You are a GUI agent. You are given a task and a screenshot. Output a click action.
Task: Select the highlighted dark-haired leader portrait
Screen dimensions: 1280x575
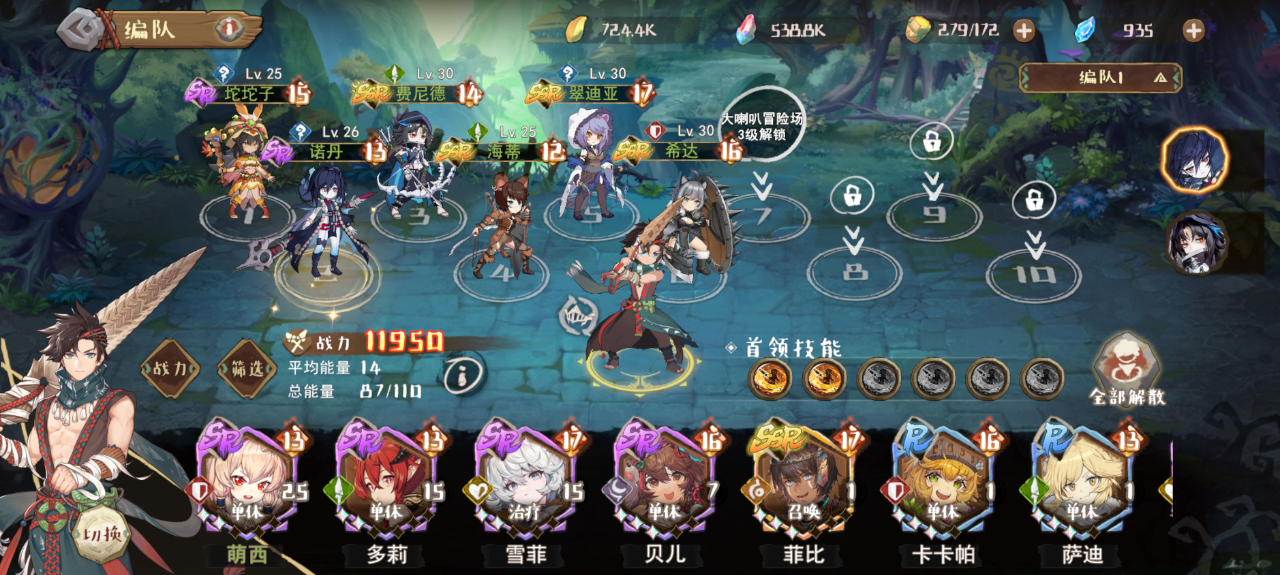(x=1195, y=160)
